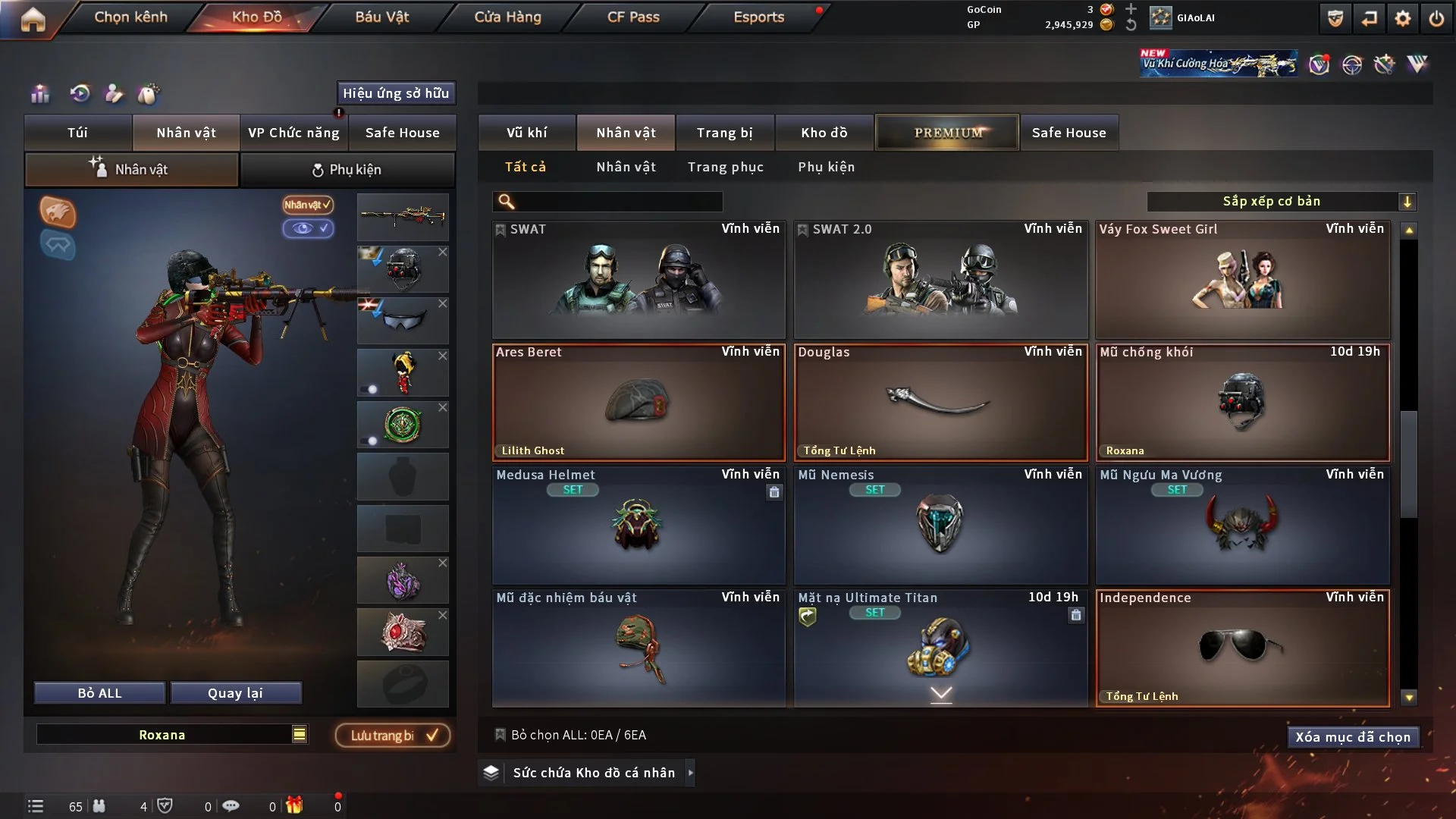
Task: Click the home icon button
Action: coord(33,19)
